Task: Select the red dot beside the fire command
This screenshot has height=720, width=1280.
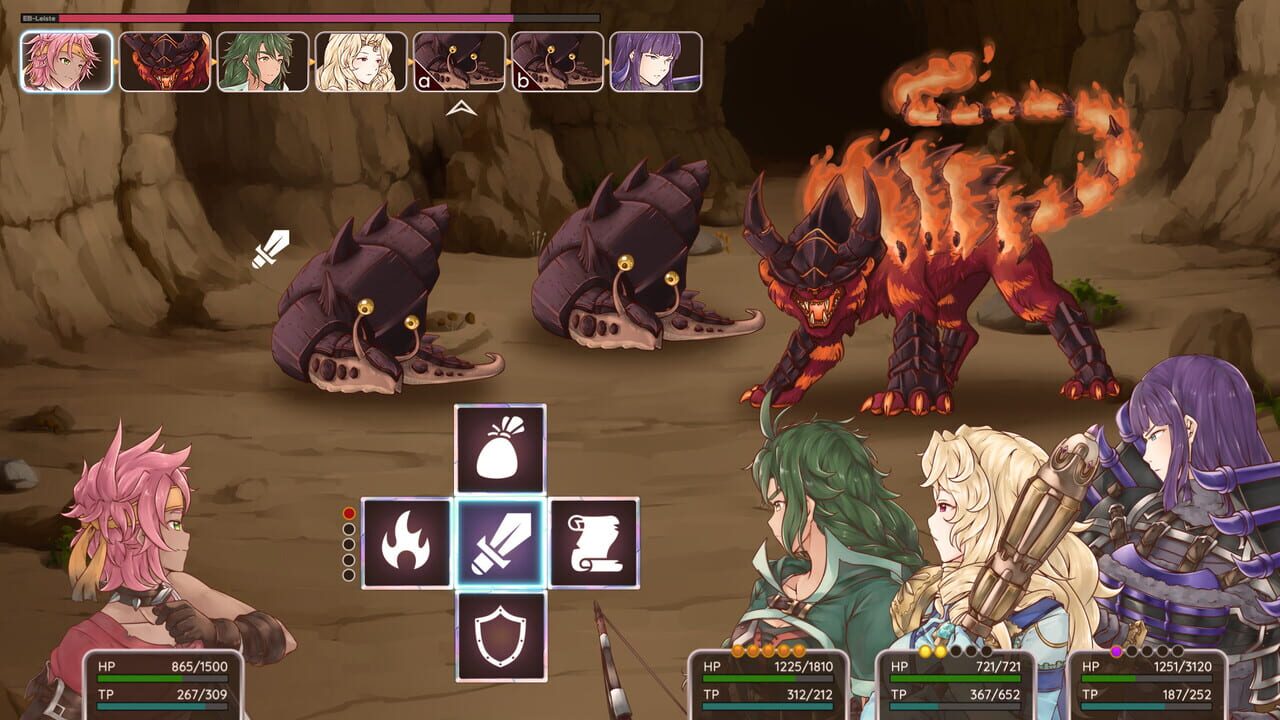Action: tap(348, 512)
